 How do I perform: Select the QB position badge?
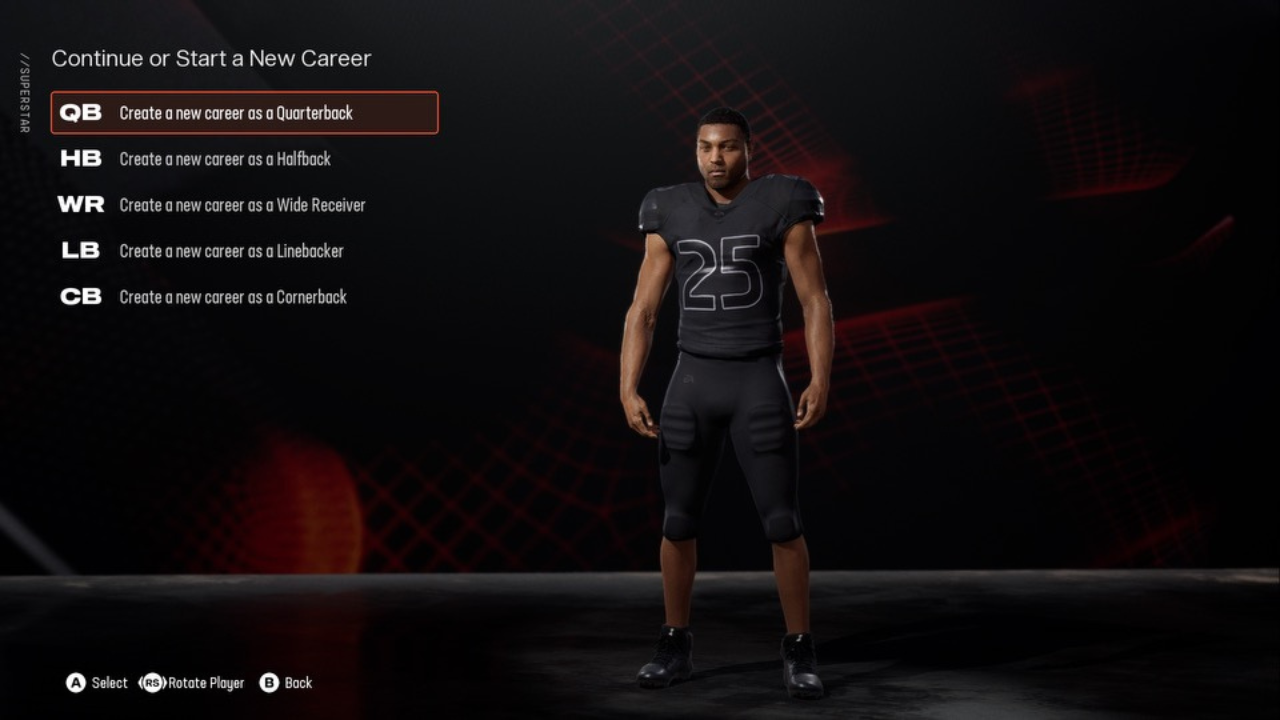(80, 112)
